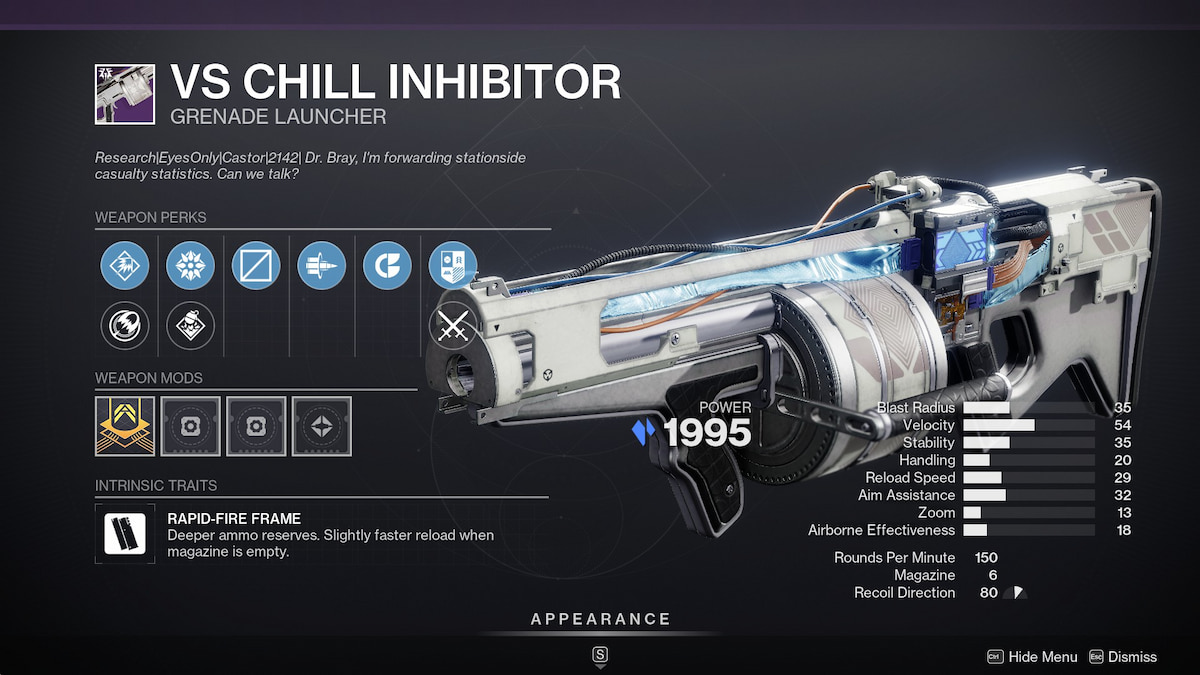Select the shield emblem origin trait
The width and height of the screenshot is (1200, 675).
pyautogui.click(x=452, y=266)
